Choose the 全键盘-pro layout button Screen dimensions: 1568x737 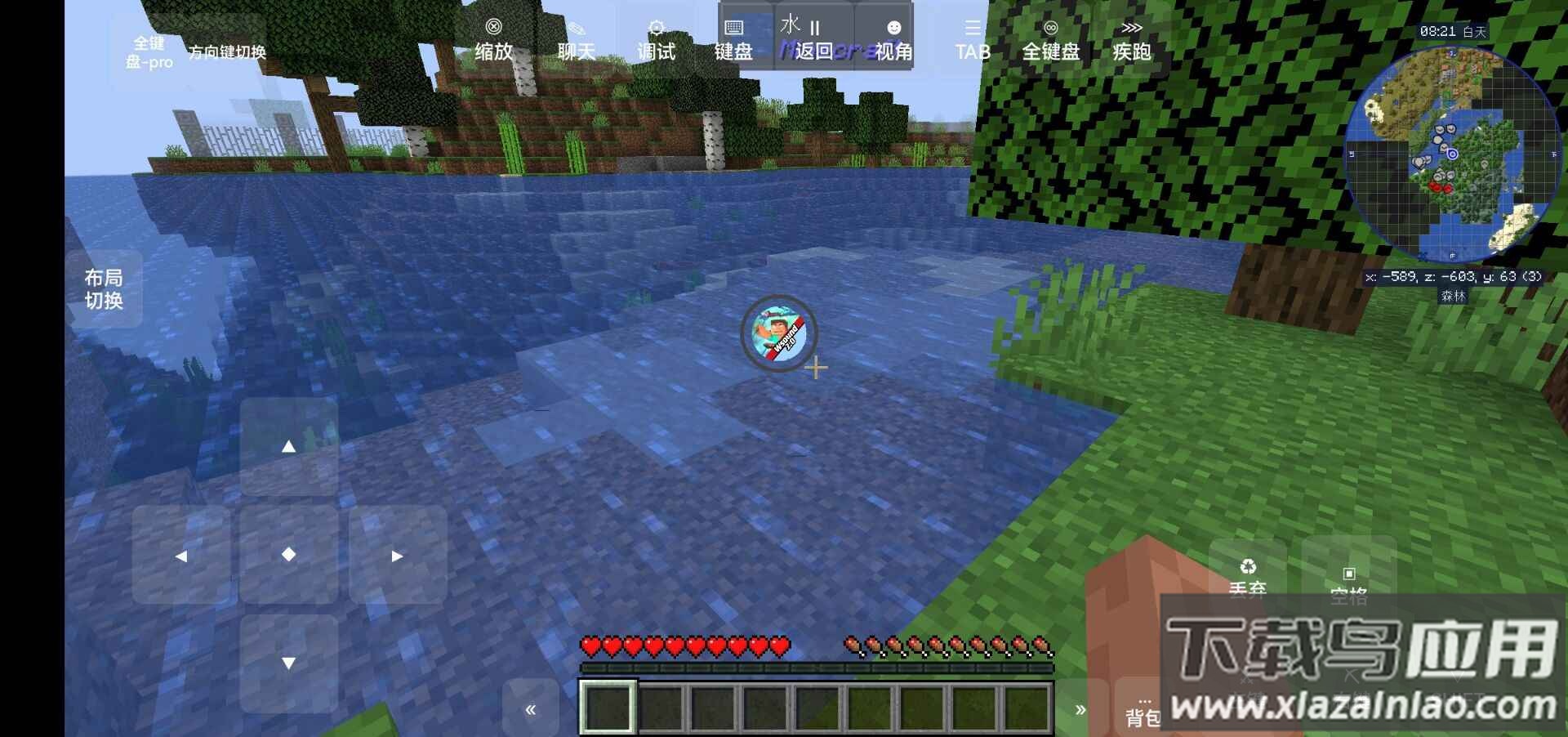[x=149, y=52]
